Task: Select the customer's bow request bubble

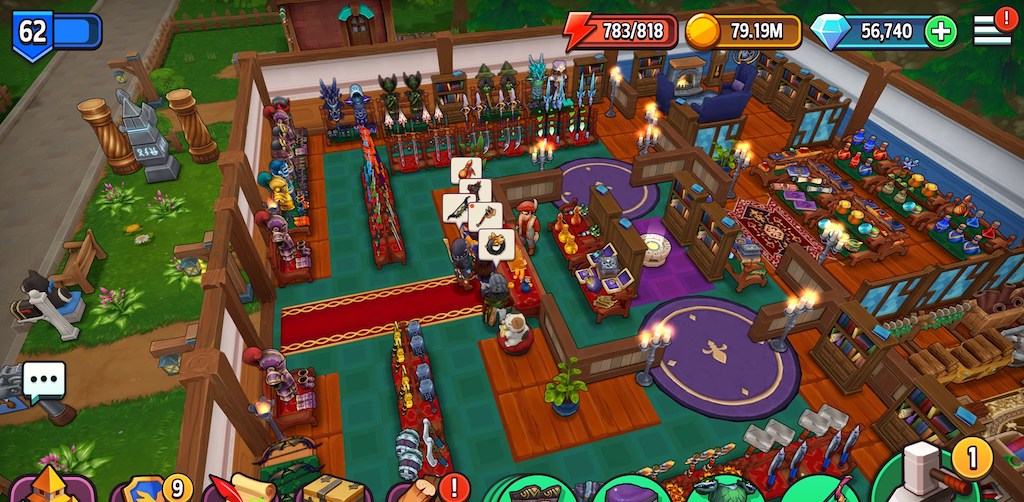Action: tap(457, 207)
